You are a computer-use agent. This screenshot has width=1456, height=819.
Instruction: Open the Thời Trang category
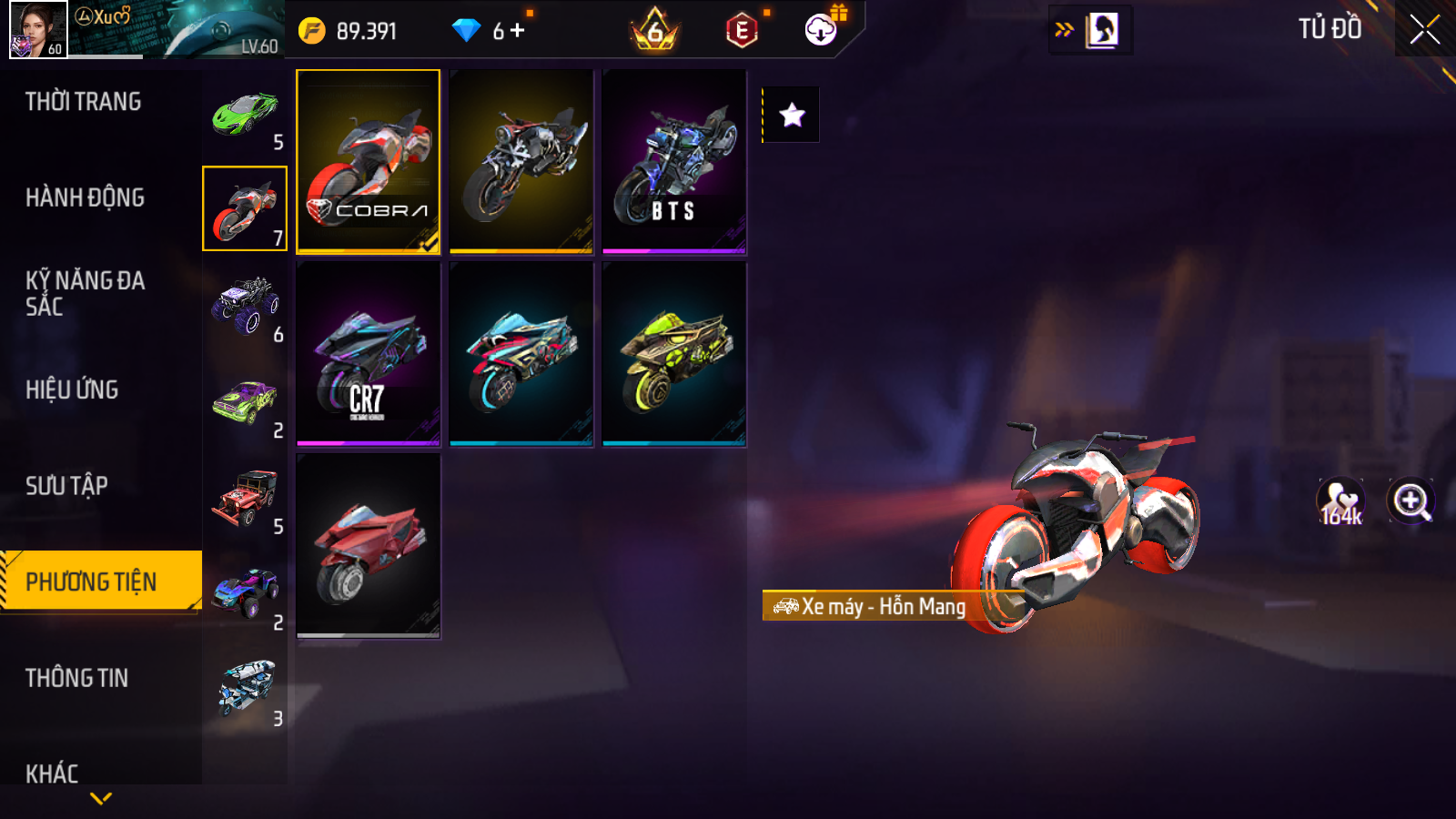pyautogui.click(x=84, y=102)
